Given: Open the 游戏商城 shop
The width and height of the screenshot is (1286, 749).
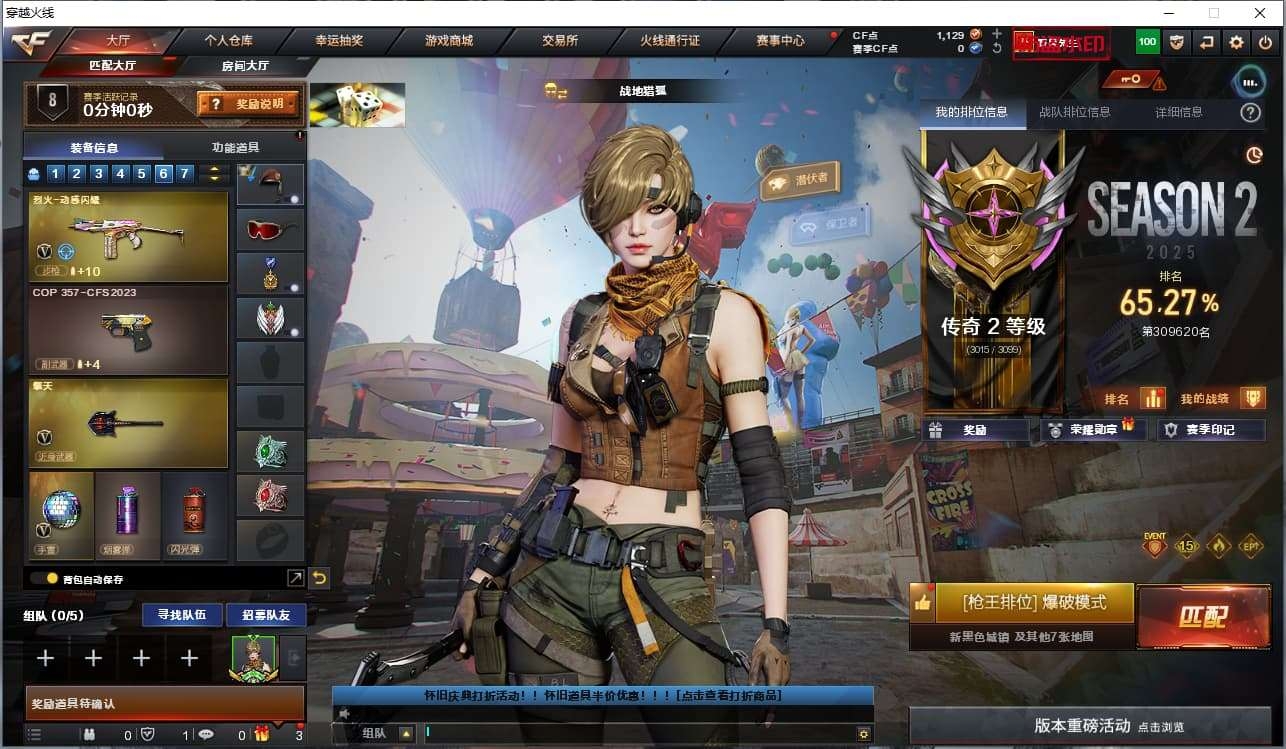Looking at the screenshot, I should coord(449,41).
